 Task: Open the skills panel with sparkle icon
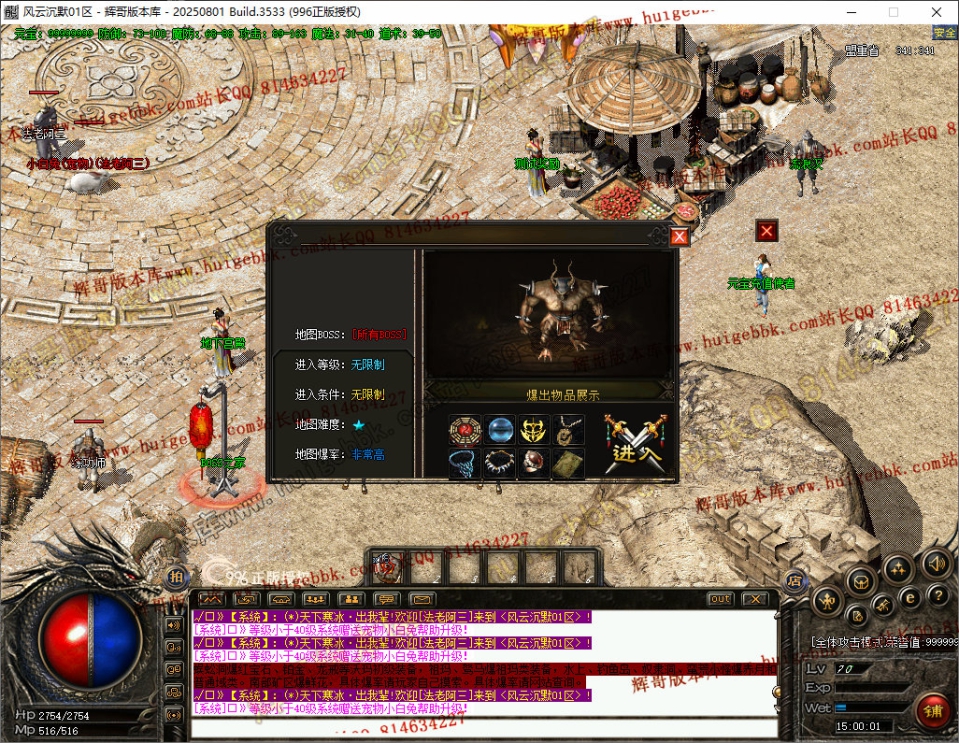897,568
